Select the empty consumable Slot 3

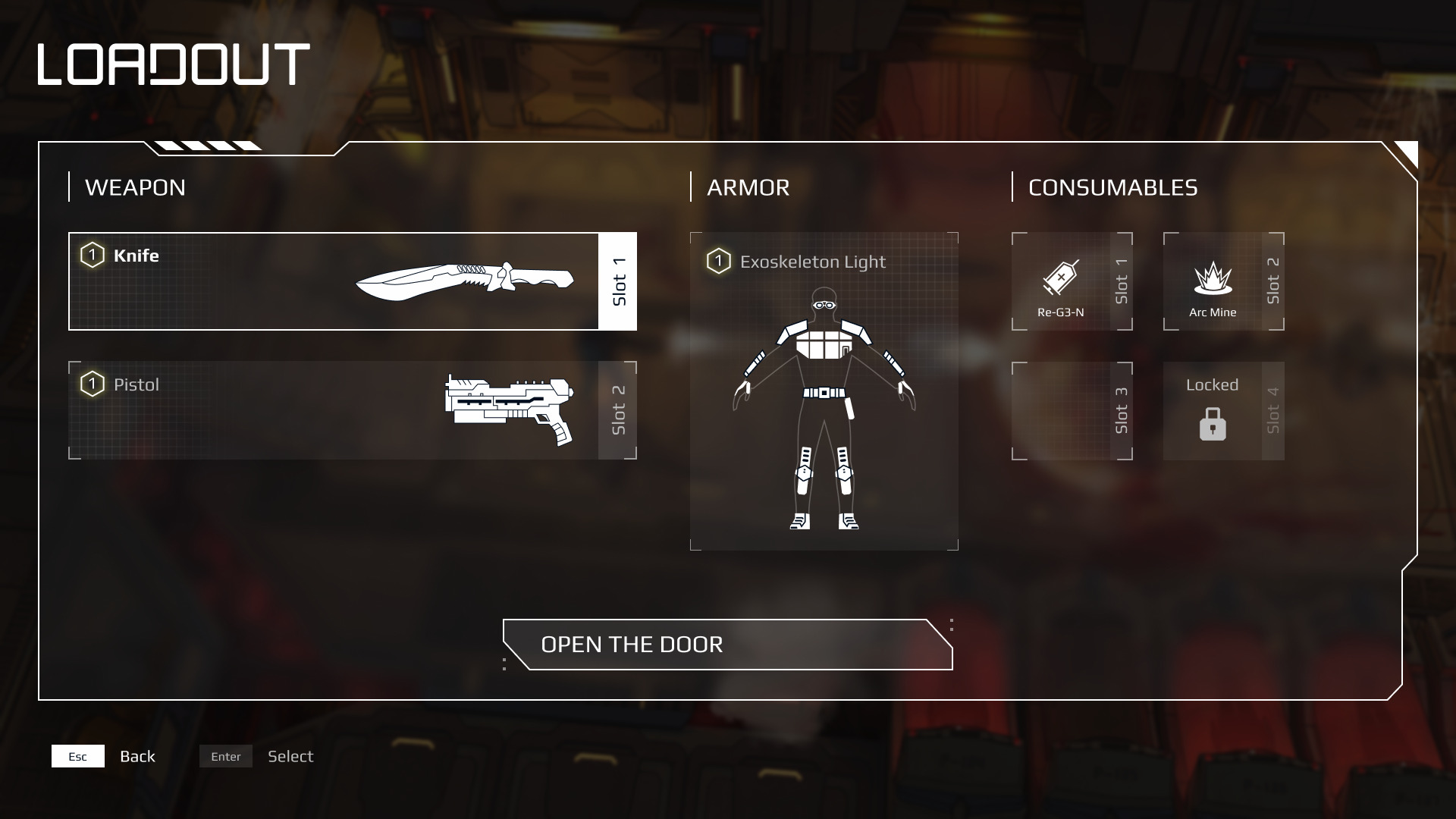[x=1071, y=410]
